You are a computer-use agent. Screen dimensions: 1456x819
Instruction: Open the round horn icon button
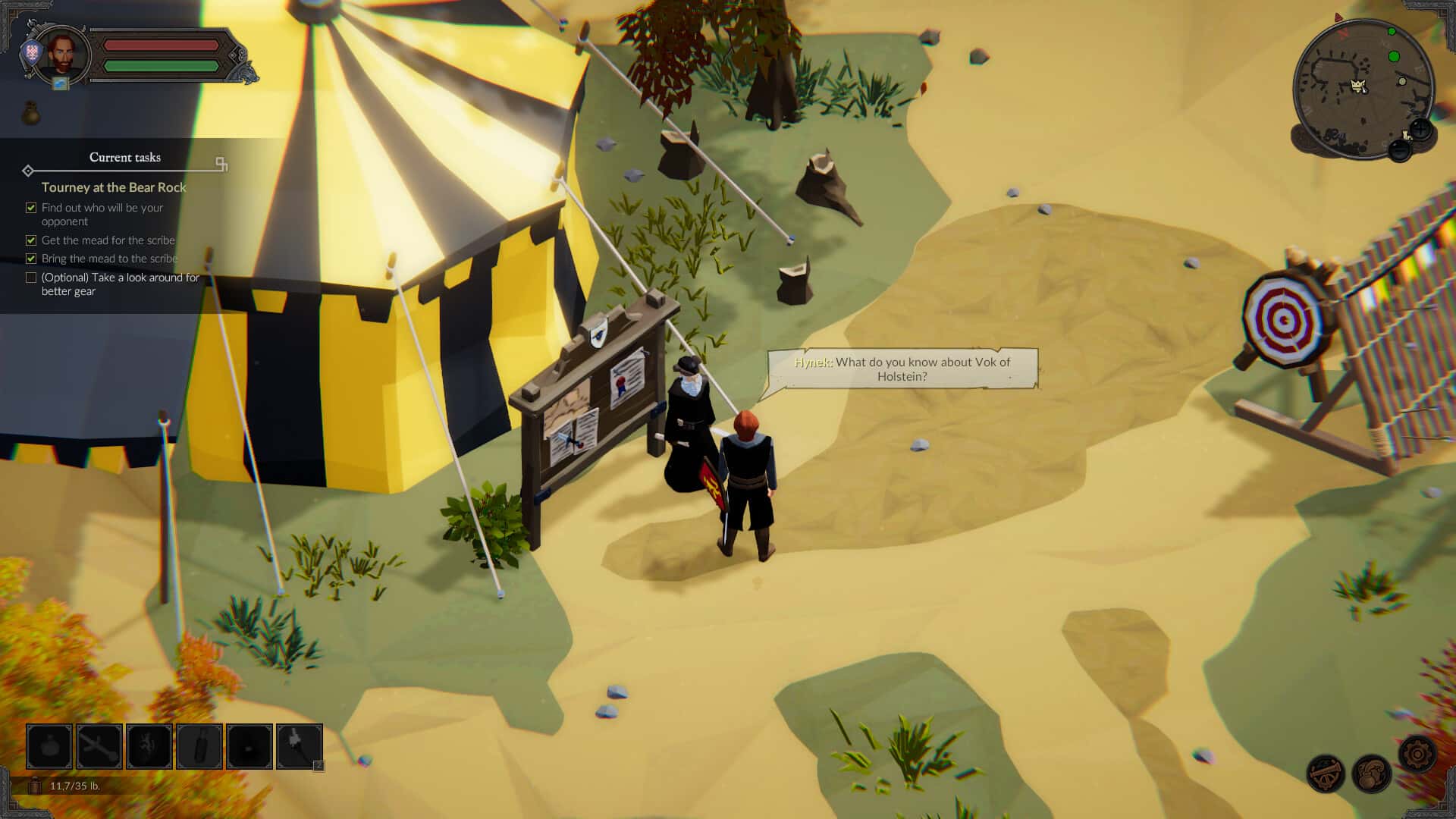point(1326,774)
